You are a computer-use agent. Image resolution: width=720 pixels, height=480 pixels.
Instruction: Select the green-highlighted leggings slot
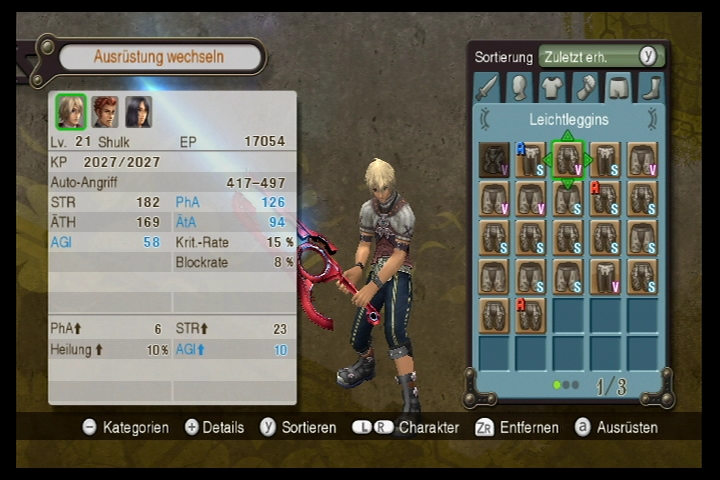567,159
